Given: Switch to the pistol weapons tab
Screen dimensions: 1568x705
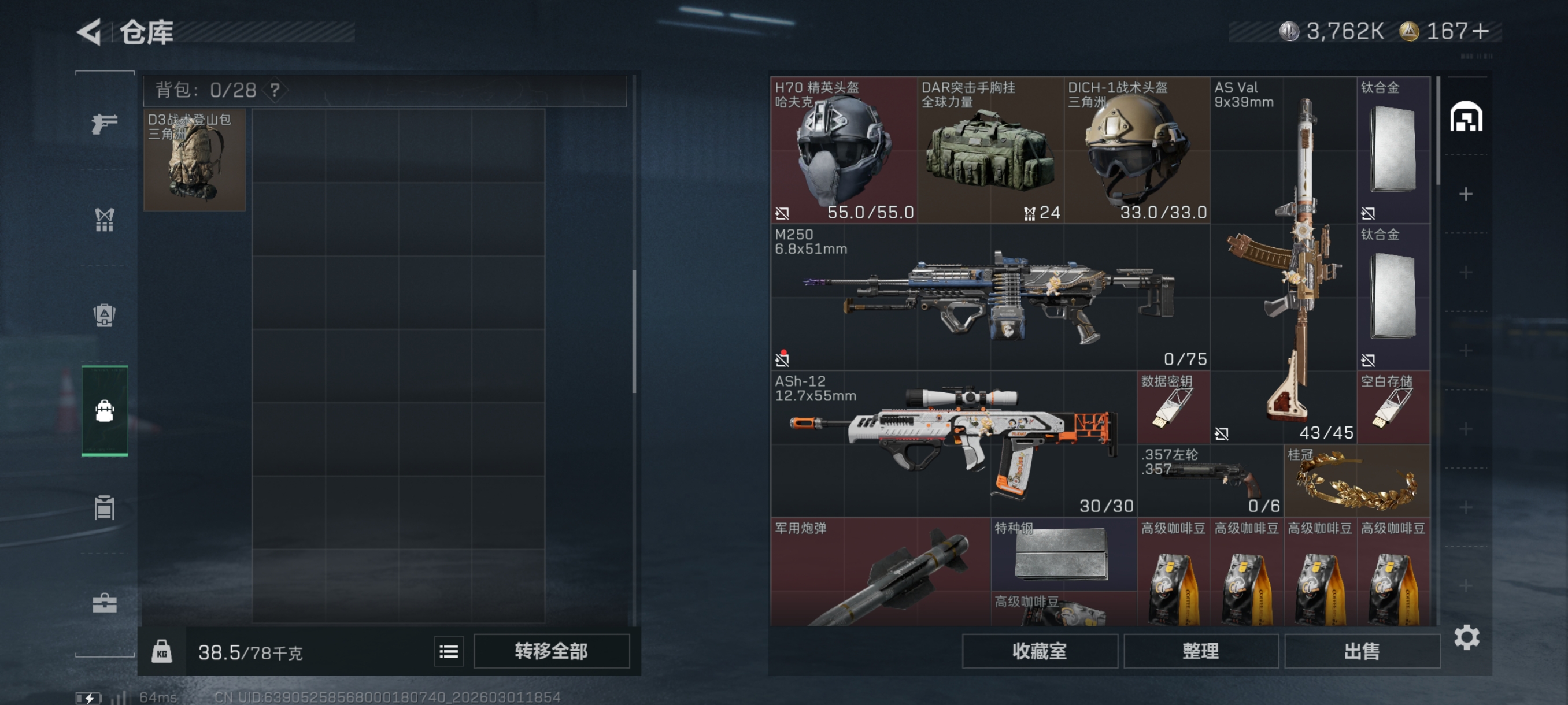Looking at the screenshot, I should coord(104,124).
